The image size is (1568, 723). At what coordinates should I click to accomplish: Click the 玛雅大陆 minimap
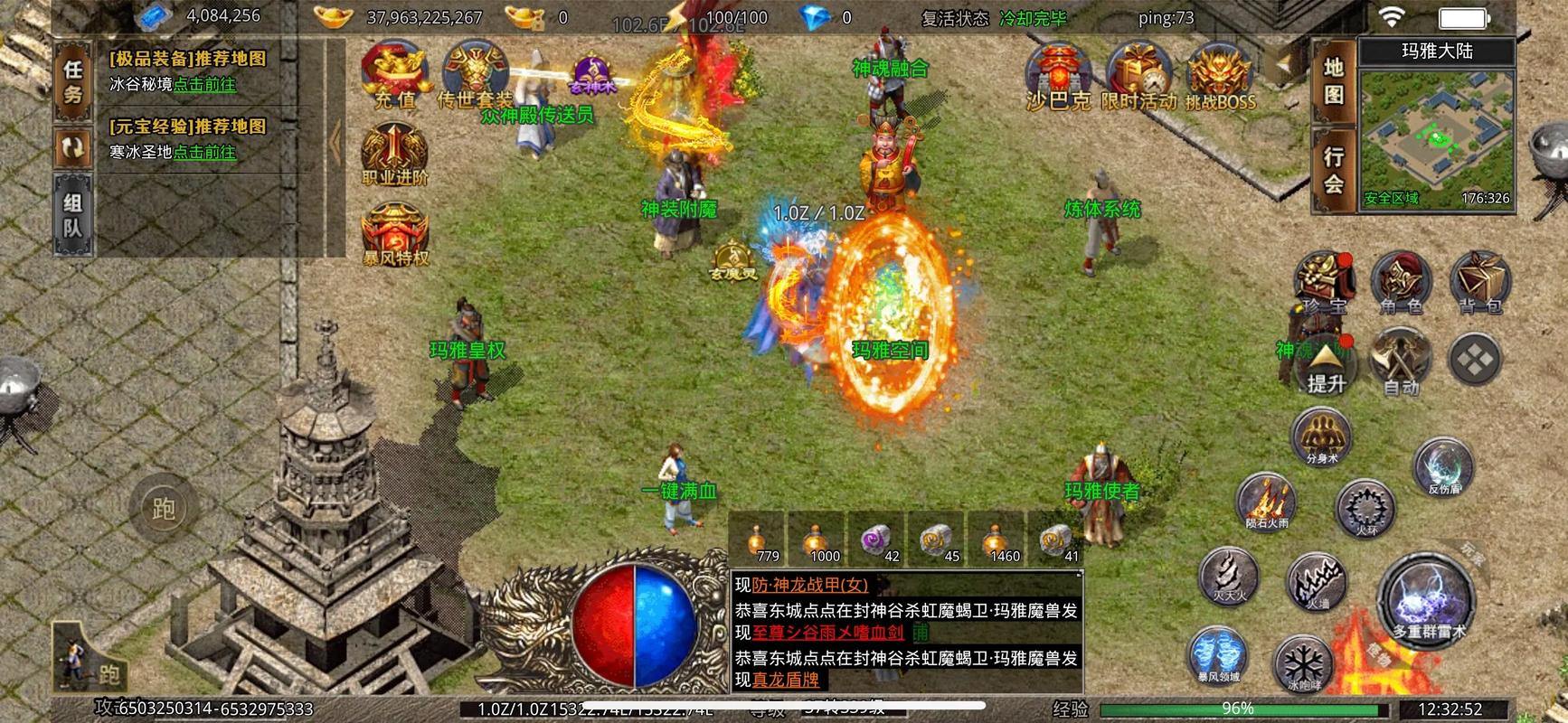pos(1437,136)
